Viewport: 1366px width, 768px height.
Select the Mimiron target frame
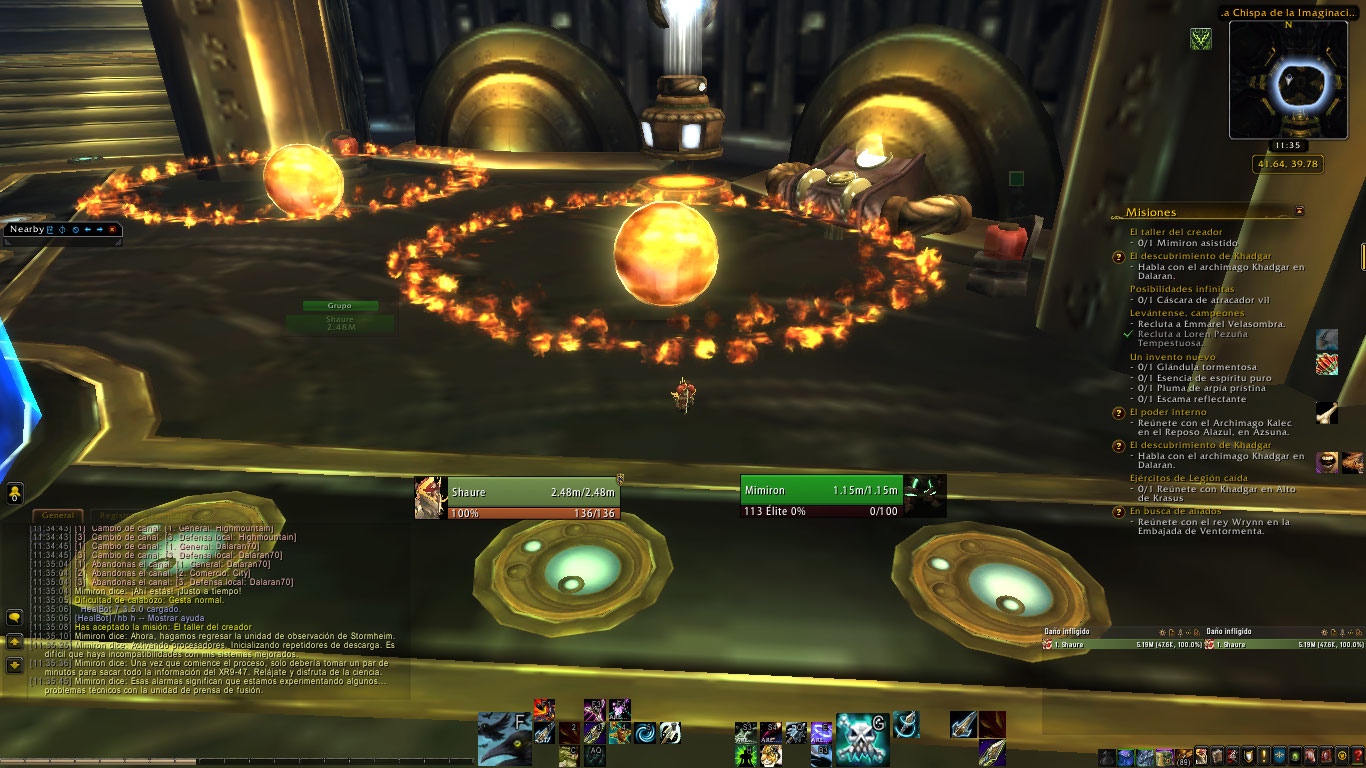(x=822, y=497)
